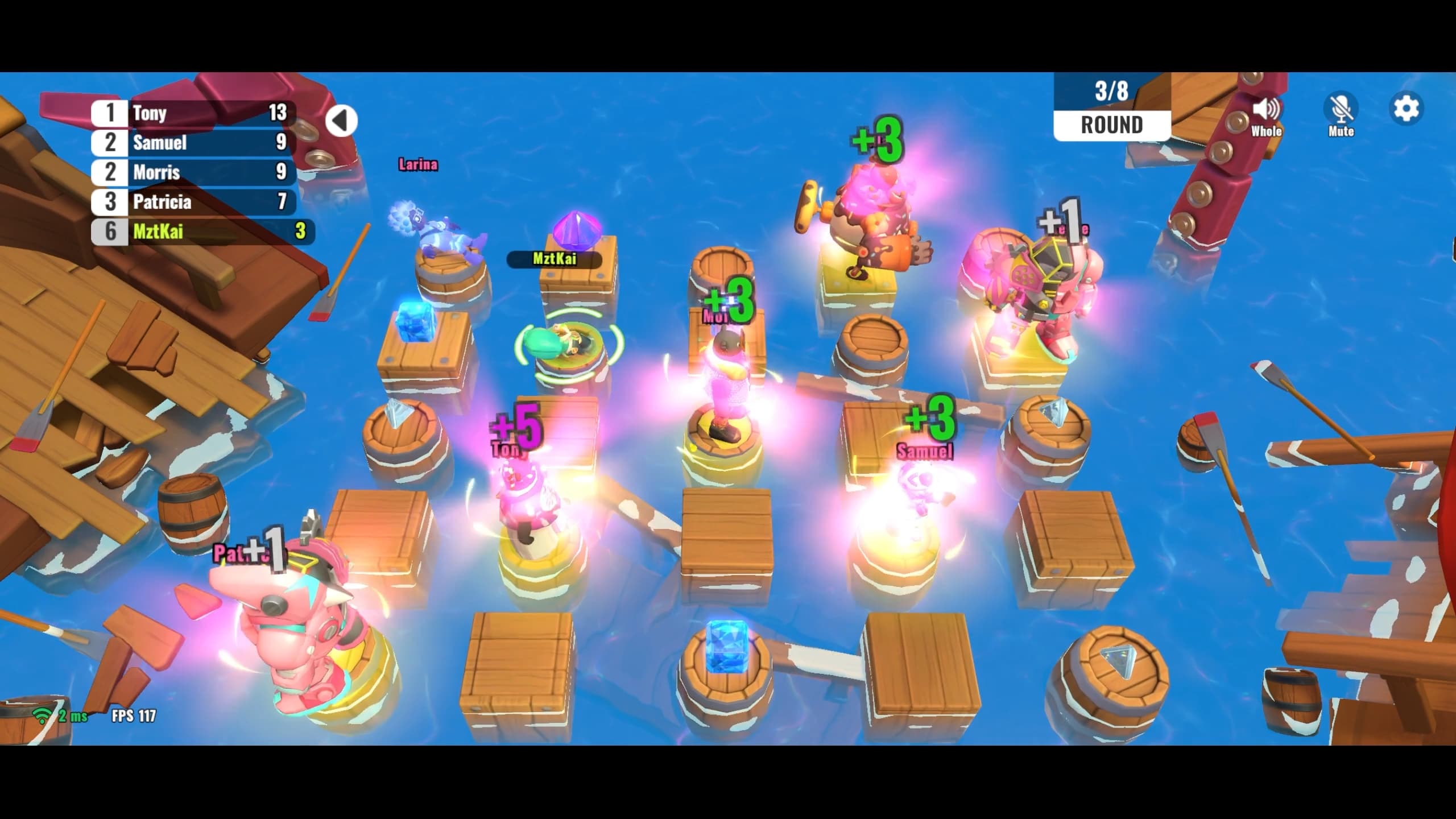
Task: Select Patricia's row in the leaderboard
Action: click(x=193, y=201)
